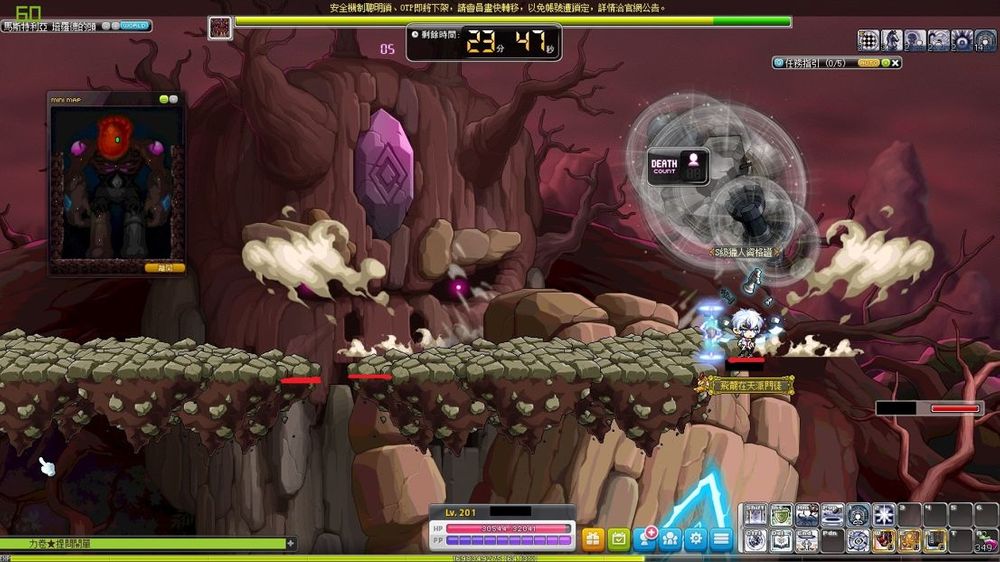This screenshot has height=562, width=1000.
Task: Click the boss portrait icon beside HP bar
Action: pos(220,27)
